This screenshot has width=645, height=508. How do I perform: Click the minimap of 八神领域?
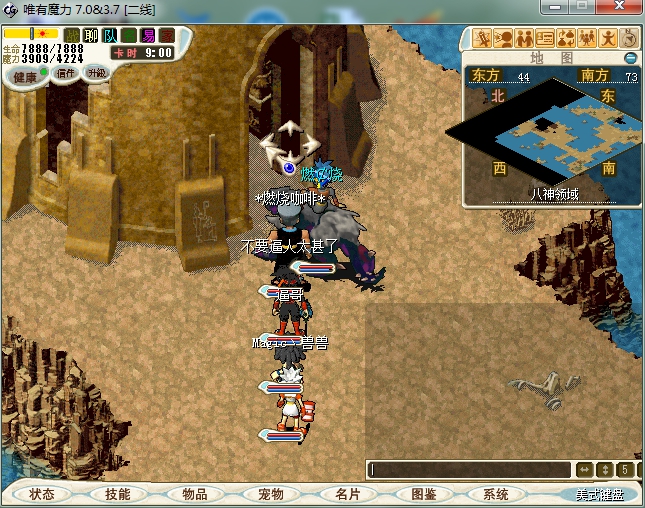tap(545, 128)
